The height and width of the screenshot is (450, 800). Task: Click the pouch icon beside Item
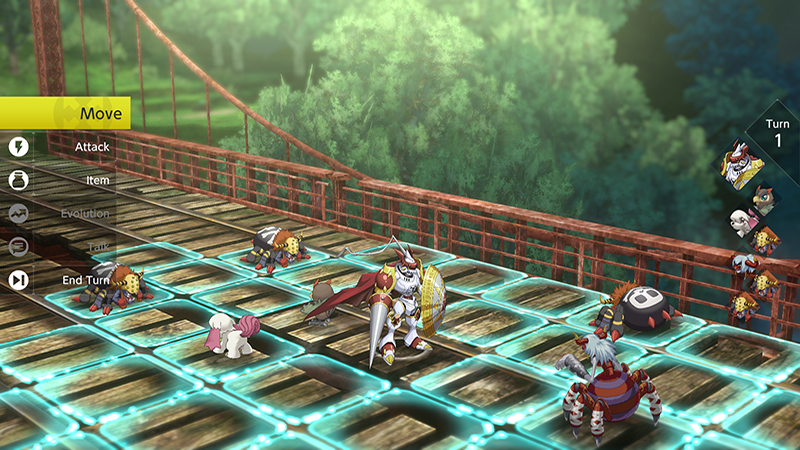click(x=18, y=180)
